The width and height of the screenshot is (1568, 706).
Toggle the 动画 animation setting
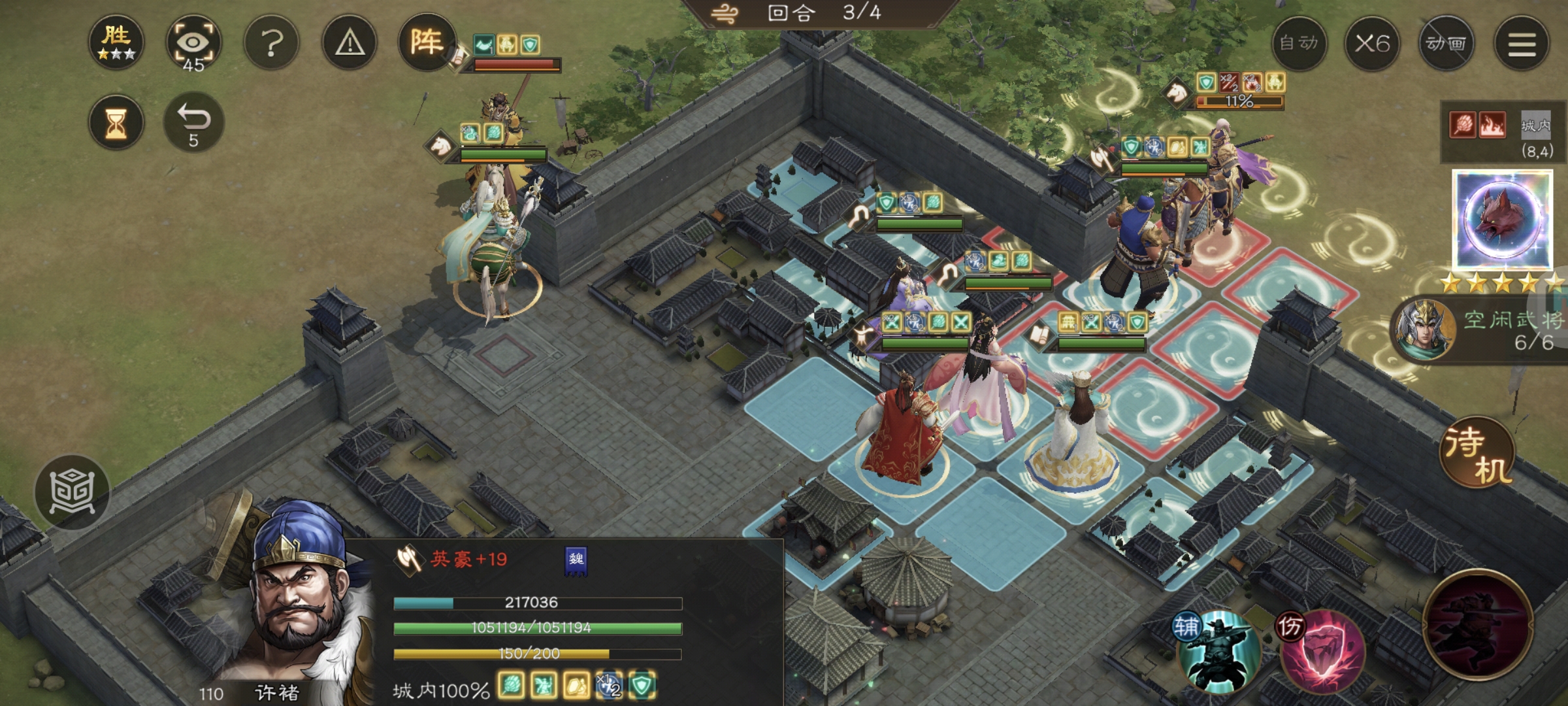pyautogui.click(x=1446, y=44)
